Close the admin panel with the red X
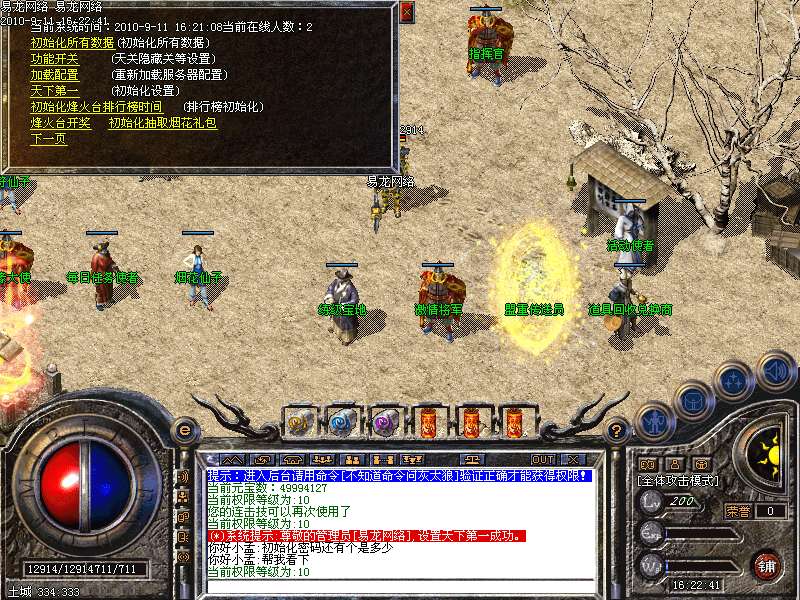The image size is (800, 600). (406, 13)
